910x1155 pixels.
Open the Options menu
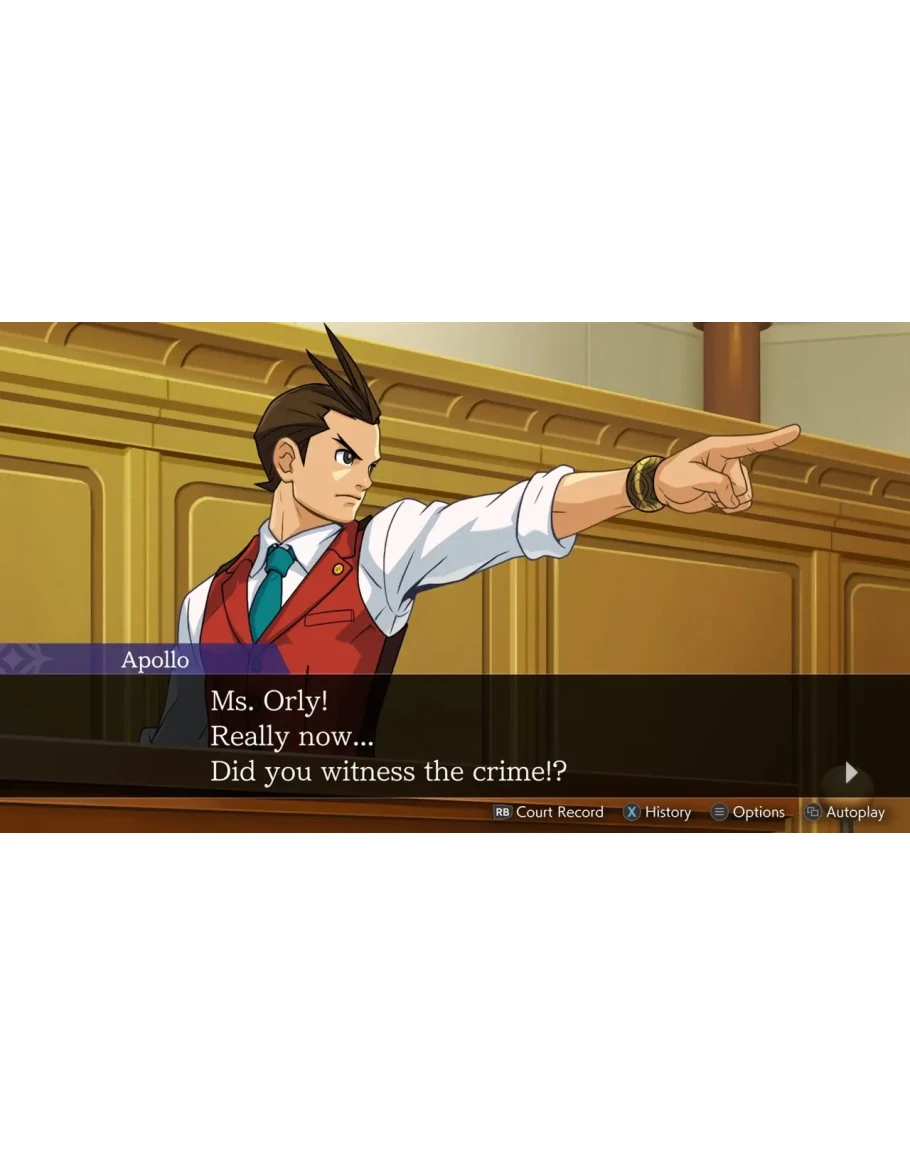(x=748, y=812)
